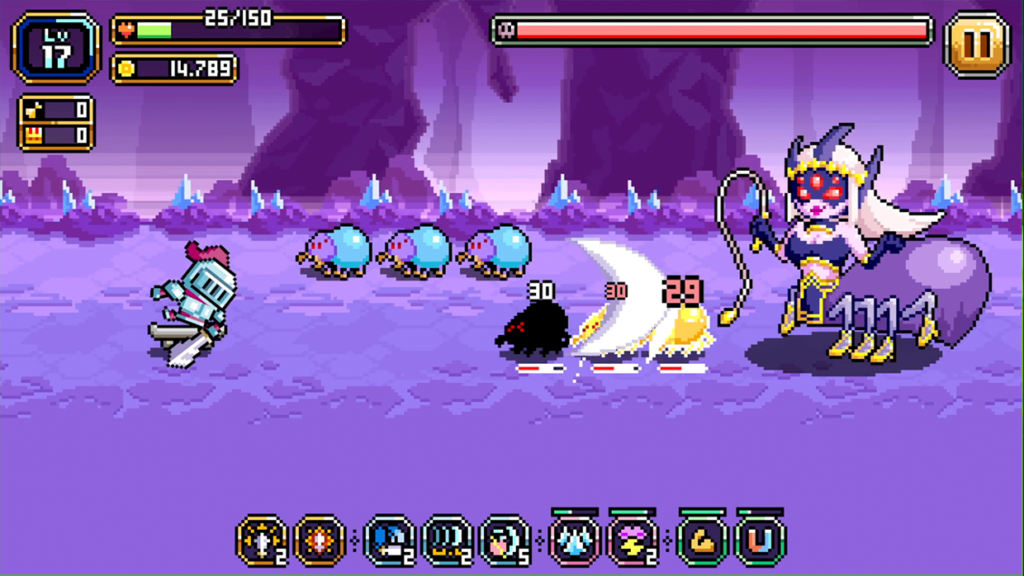
Task: Trigger the triple crescent slash skill
Action: coord(447,541)
